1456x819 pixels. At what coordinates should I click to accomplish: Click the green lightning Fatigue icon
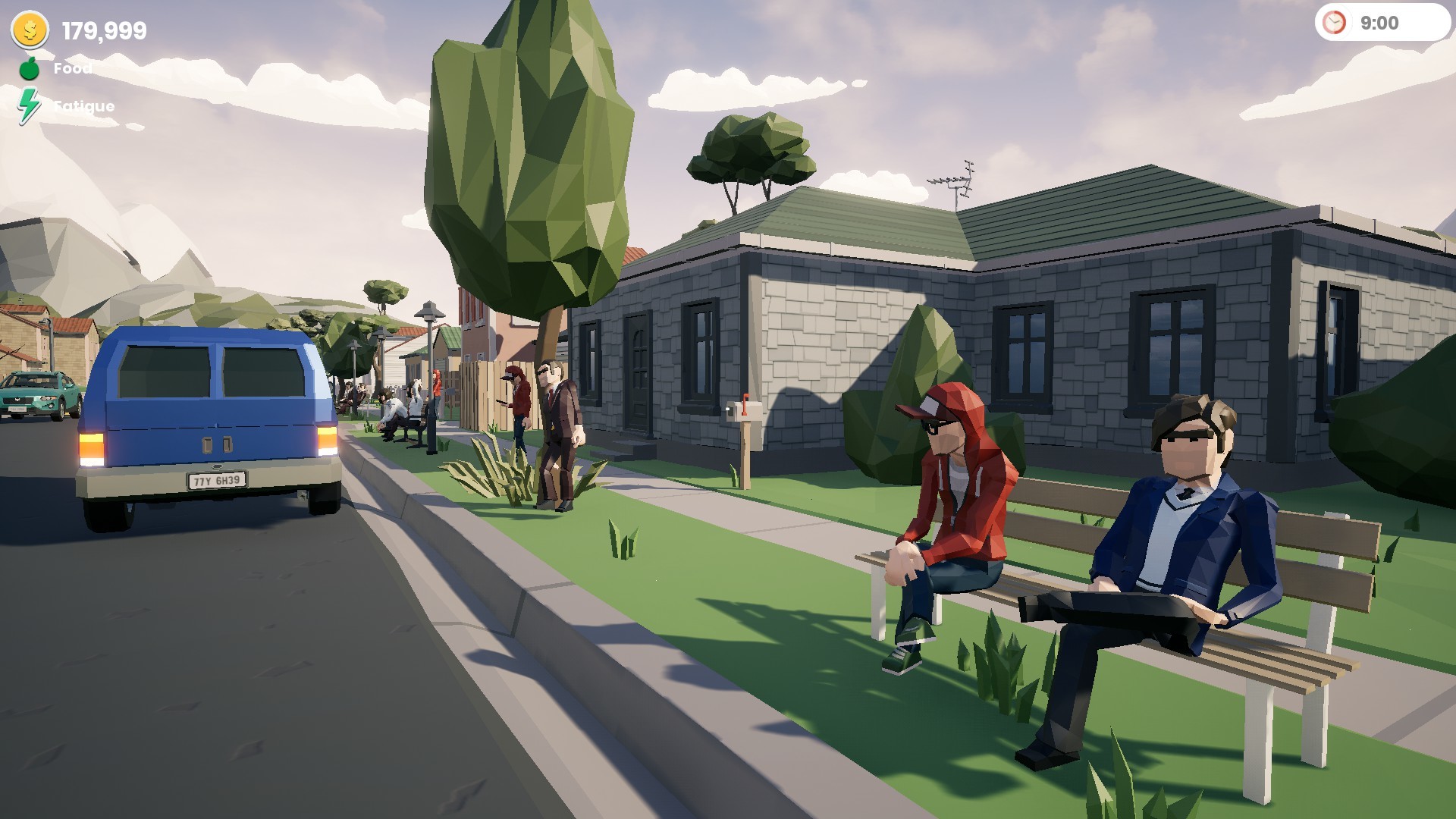pos(29,105)
